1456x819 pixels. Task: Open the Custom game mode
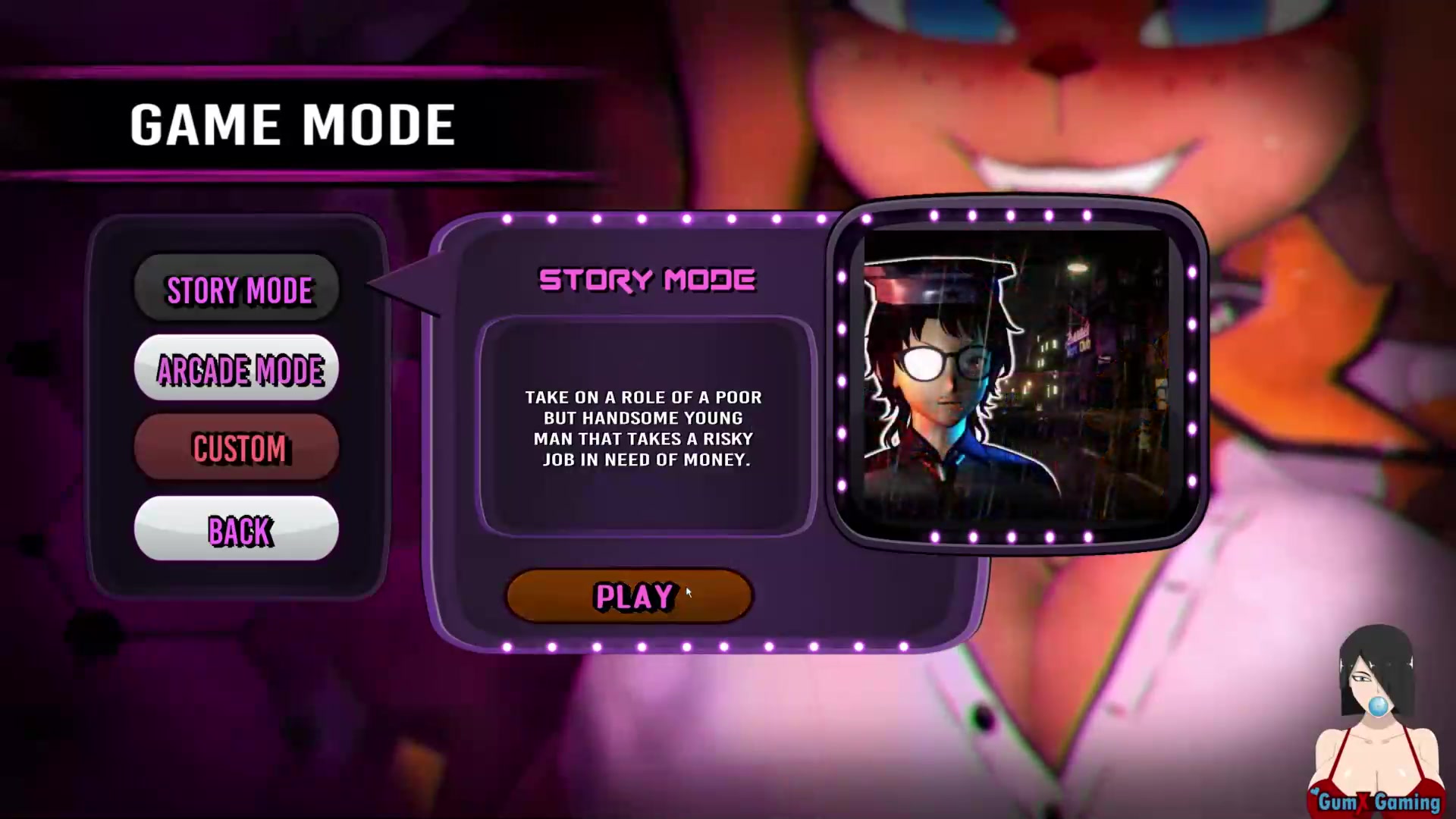pyautogui.click(x=237, y=448)
